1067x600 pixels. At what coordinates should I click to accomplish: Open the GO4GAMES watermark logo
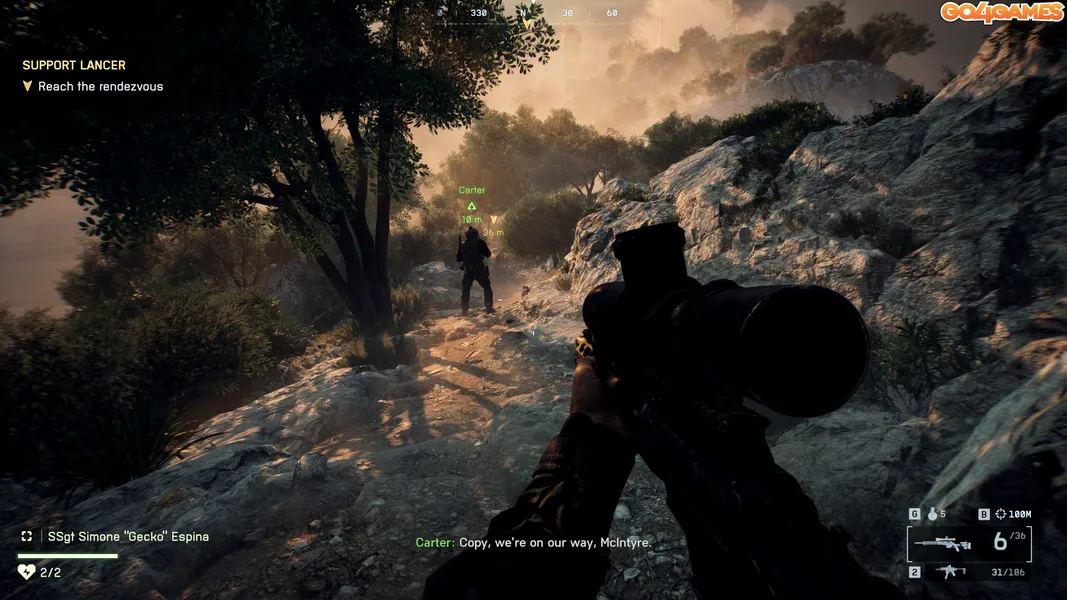(x=1000, y=12)
